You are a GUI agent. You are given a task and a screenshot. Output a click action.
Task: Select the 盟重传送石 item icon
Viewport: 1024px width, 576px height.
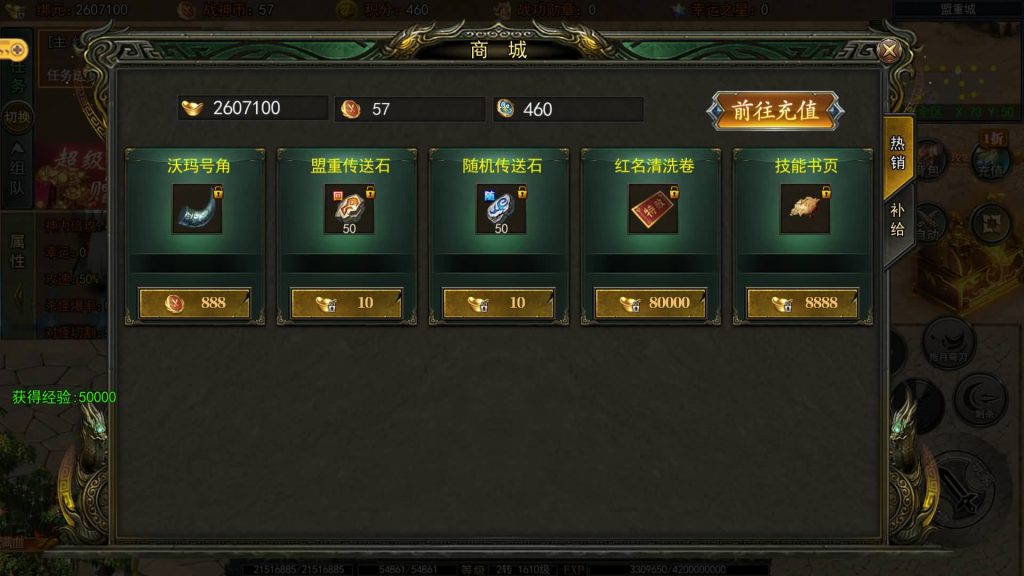[x=348, y=208]
